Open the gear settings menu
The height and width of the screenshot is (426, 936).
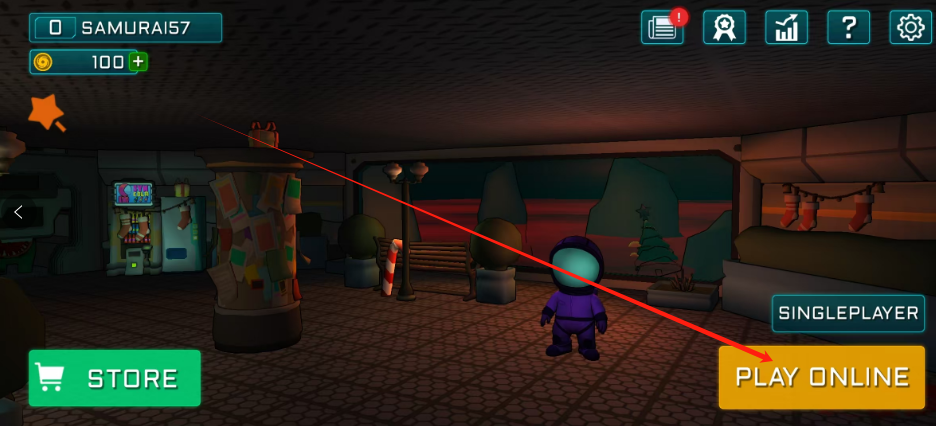[910, 27]
